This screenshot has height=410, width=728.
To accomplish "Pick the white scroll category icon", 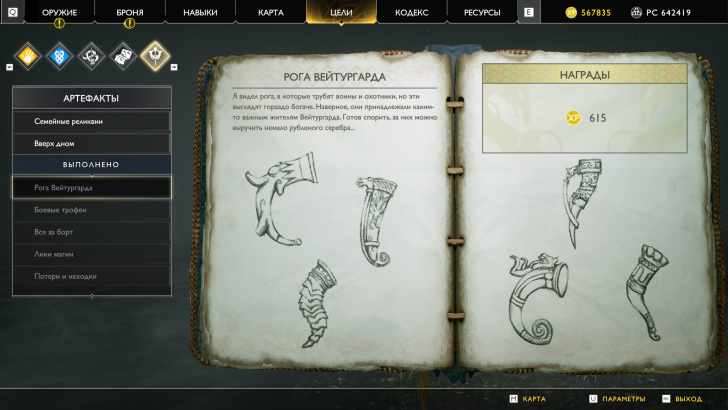I will [122, 55].
